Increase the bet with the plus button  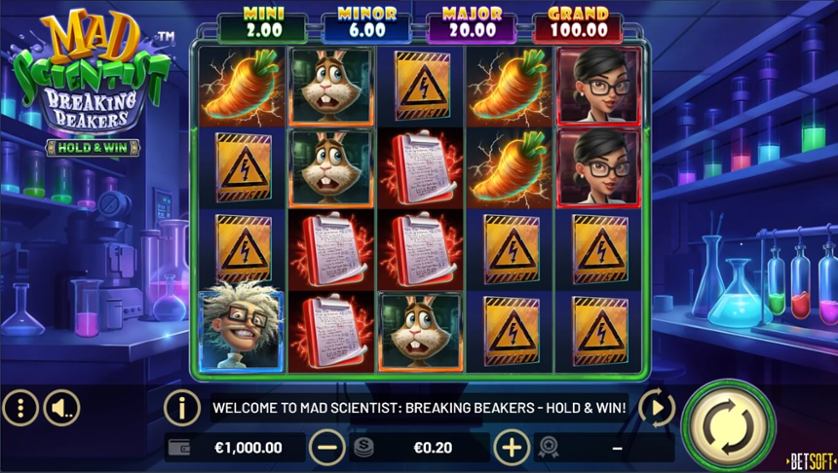(x=512, y=446)
